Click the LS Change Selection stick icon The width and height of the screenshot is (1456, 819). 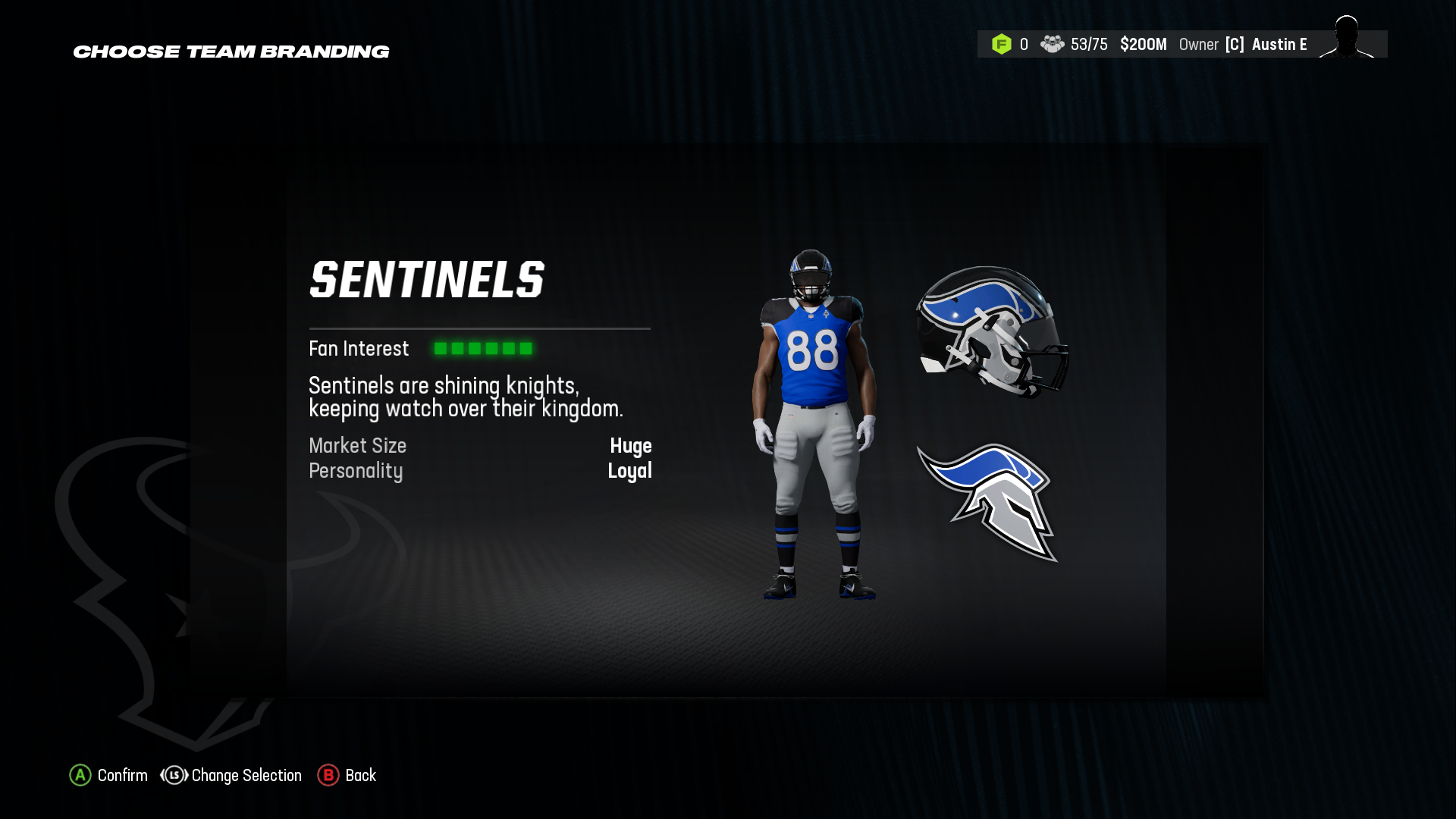[174, 776]
